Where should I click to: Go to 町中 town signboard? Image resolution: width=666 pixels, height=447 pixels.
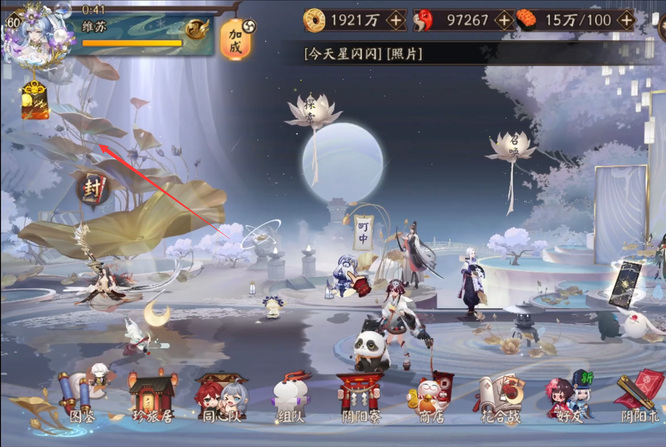click(x=362, y=229)
